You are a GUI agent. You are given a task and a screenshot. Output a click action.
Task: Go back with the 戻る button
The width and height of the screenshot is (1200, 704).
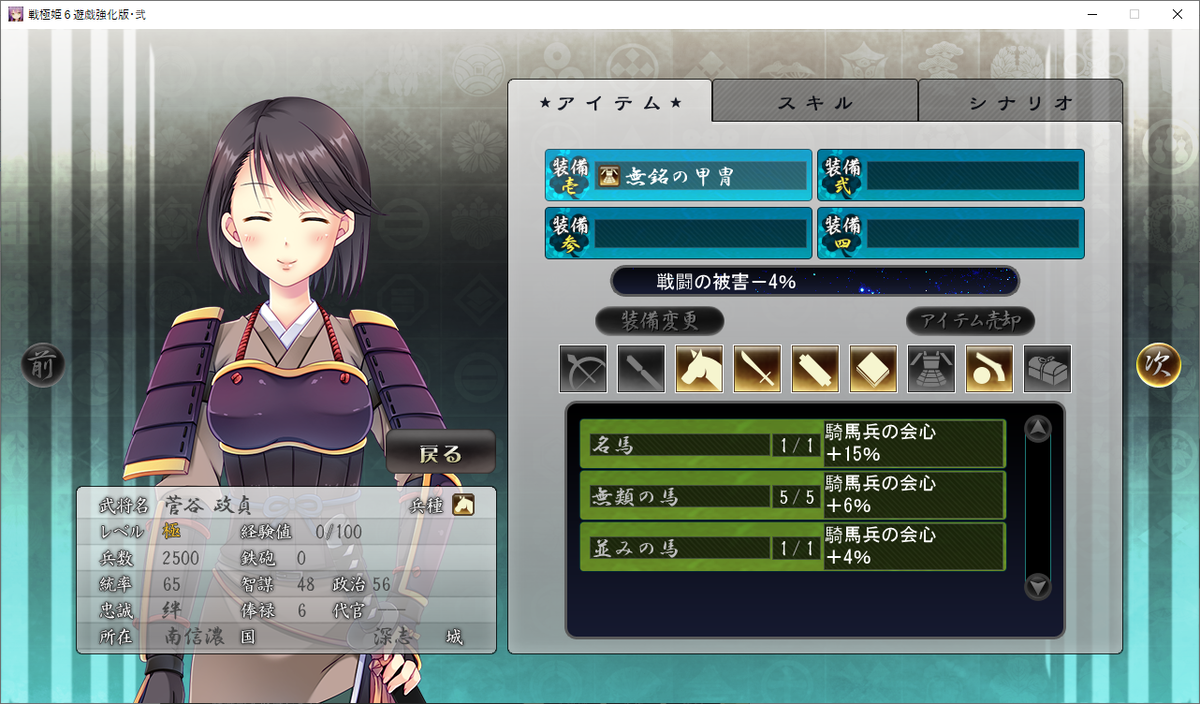pyautogui.click(x=440, y=453)
